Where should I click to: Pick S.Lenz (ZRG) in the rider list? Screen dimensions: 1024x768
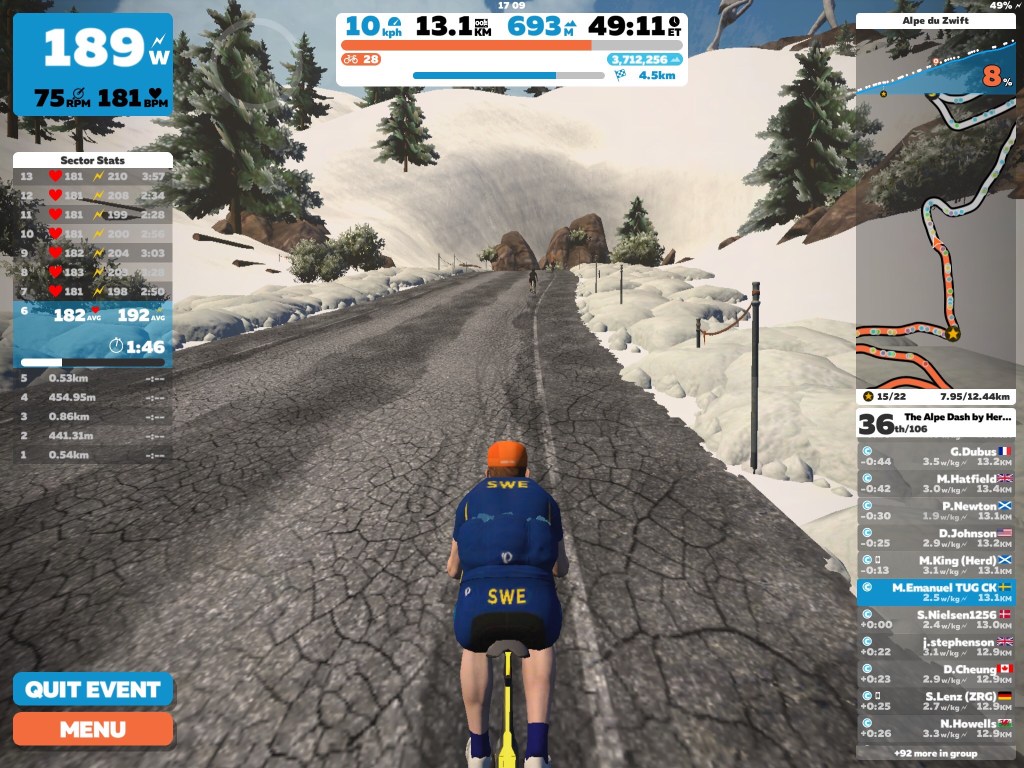pos(935,700)
